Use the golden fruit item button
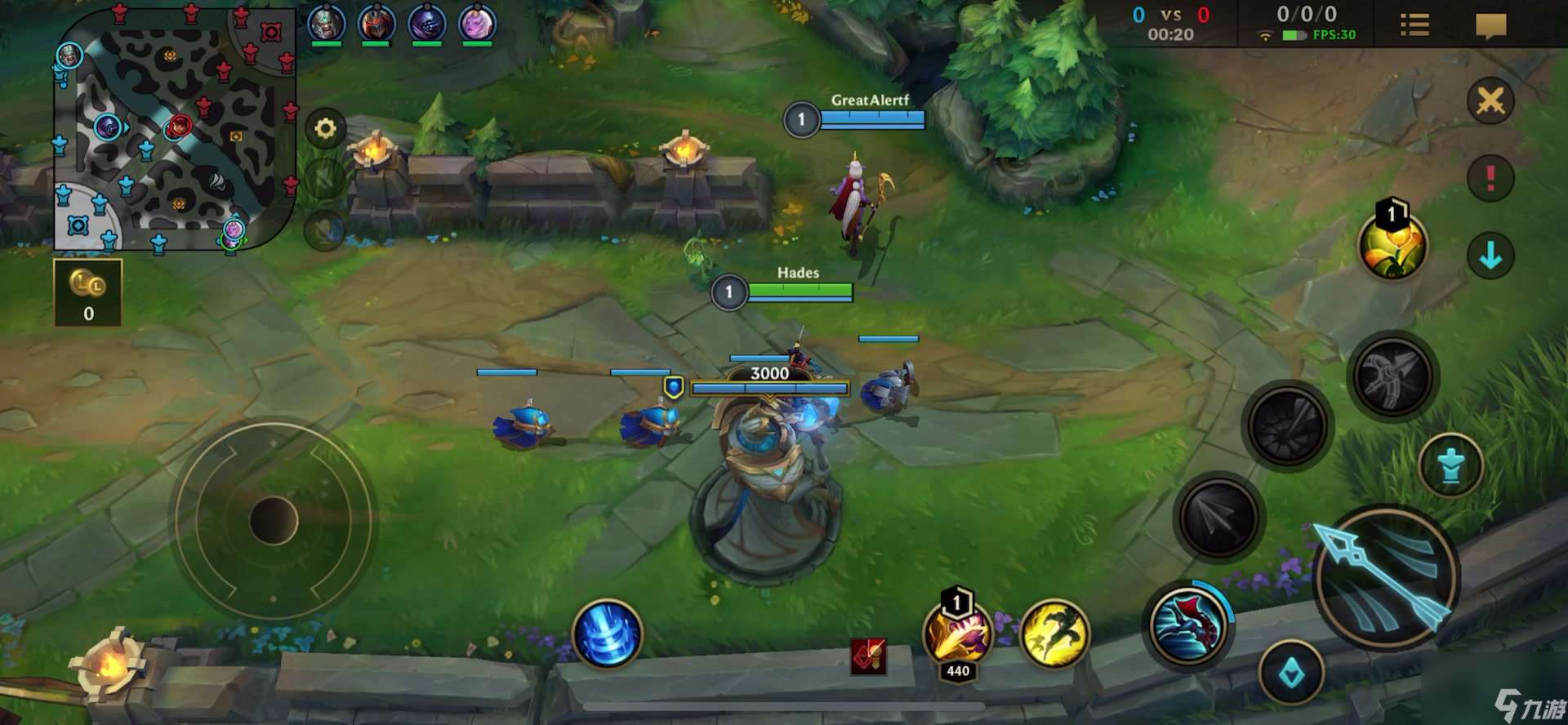This screenshot has height=725, width=1568. 1392,247
